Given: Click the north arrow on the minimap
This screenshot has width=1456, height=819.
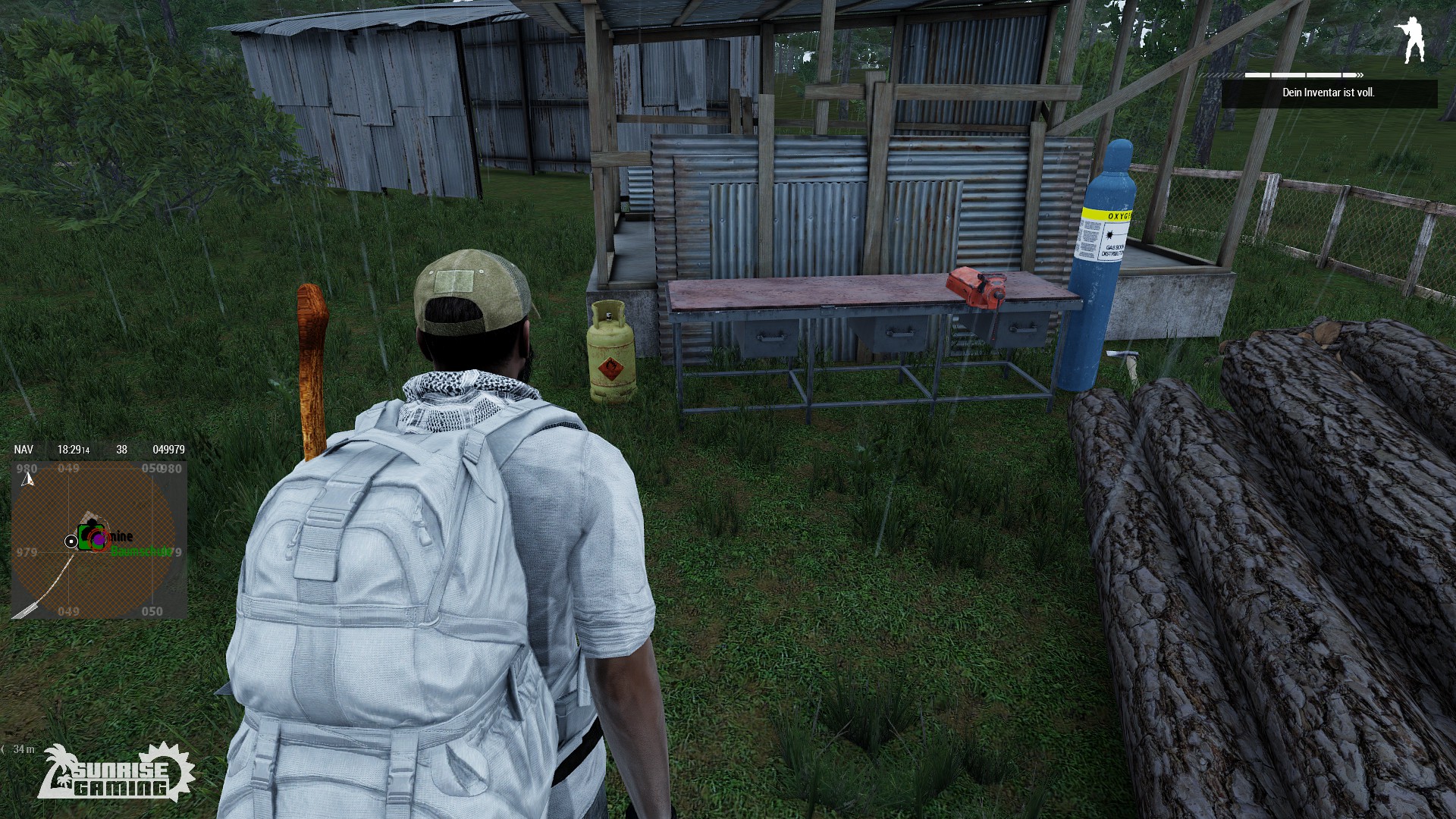Looking at the screenshot, I should [29, 479].
